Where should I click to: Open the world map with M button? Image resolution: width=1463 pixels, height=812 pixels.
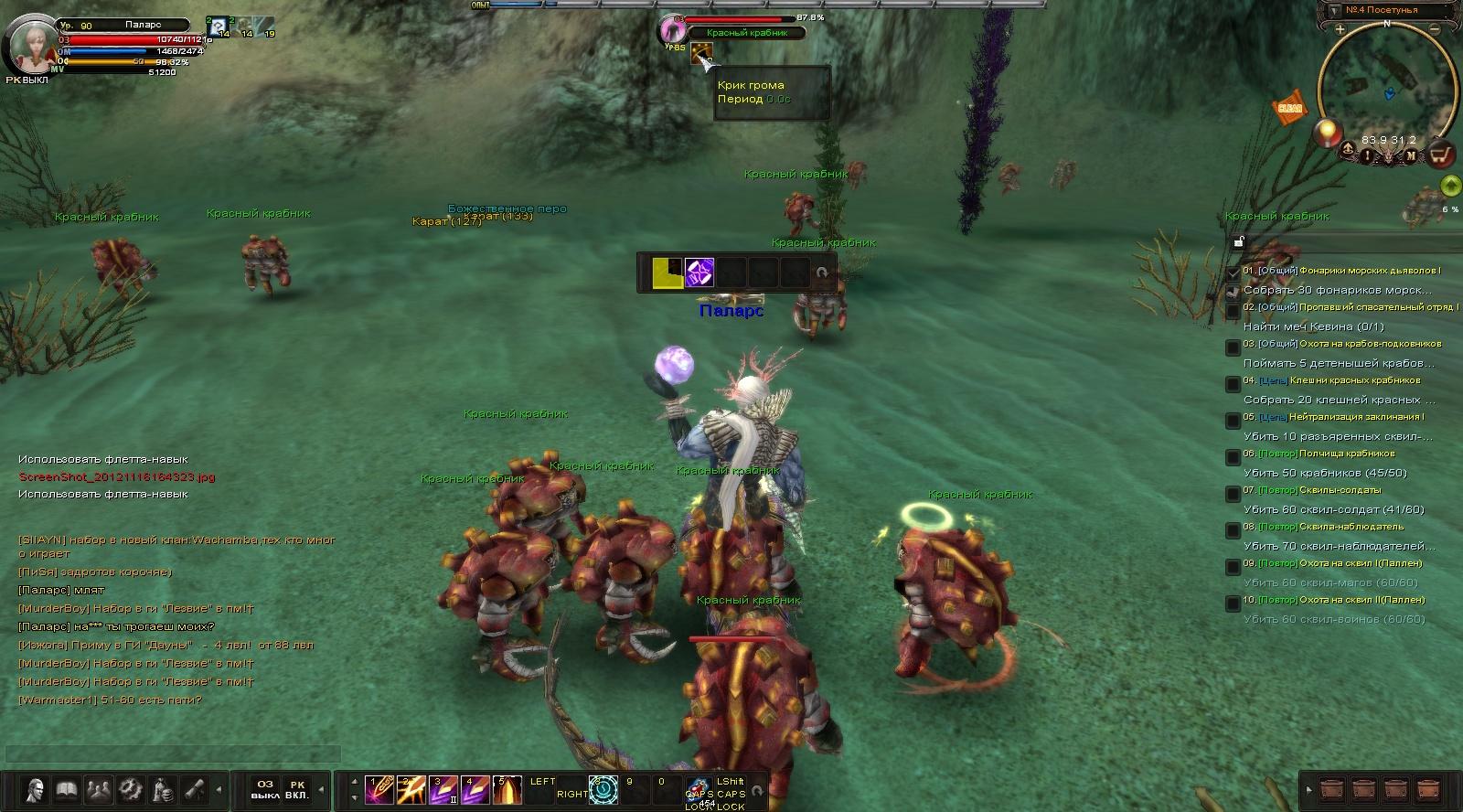(x=1411, y=155)
